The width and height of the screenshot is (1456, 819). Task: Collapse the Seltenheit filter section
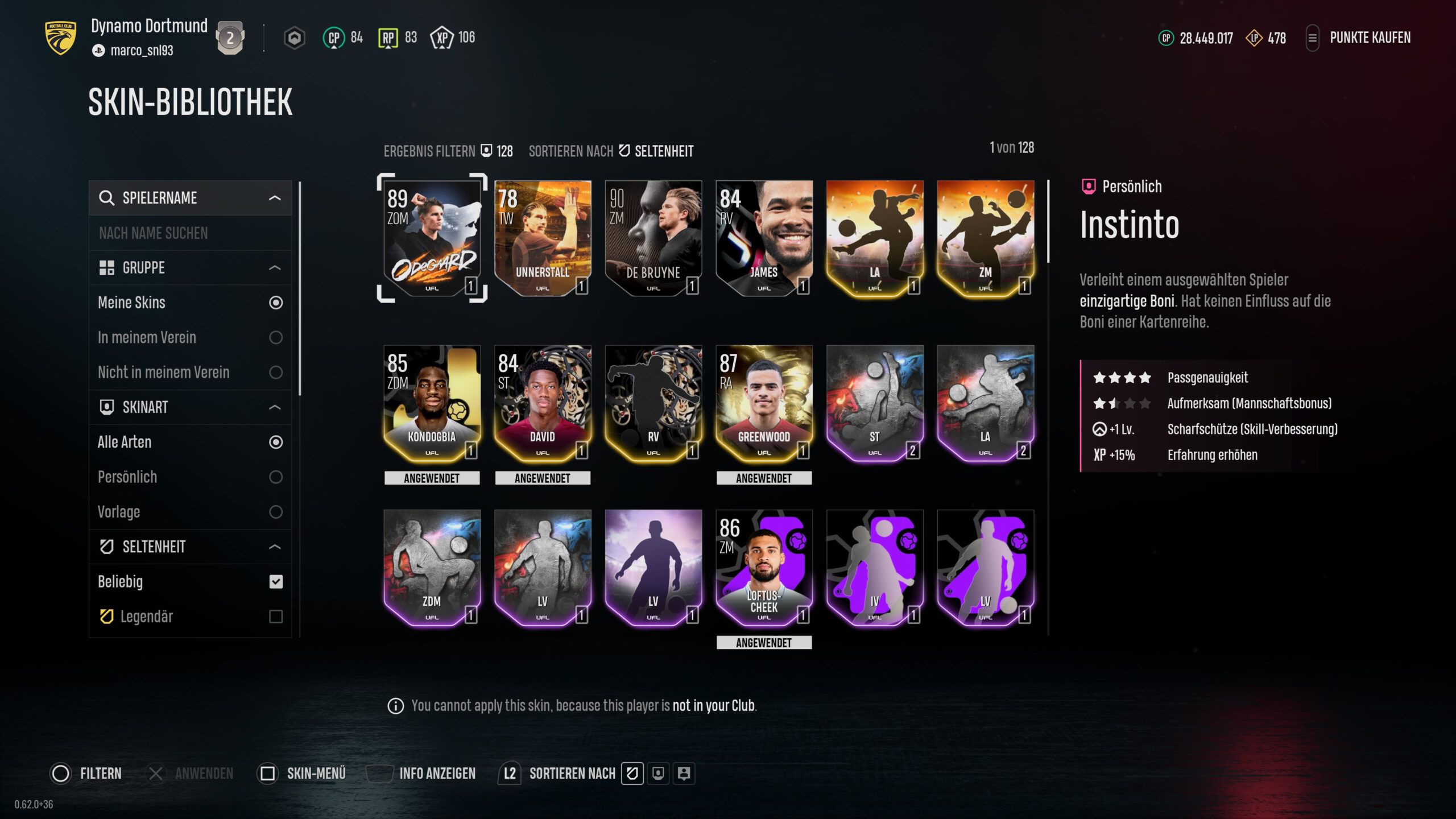275,547
